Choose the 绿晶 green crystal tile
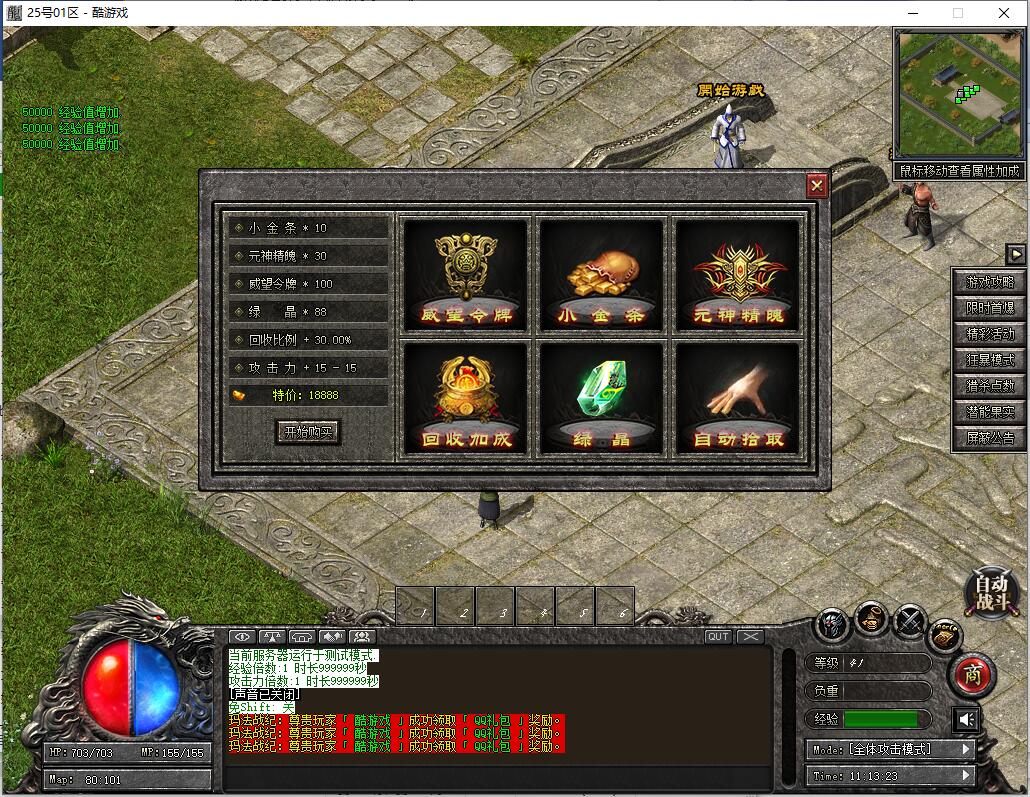This screenshot has height=797, width=1030. 601,399
